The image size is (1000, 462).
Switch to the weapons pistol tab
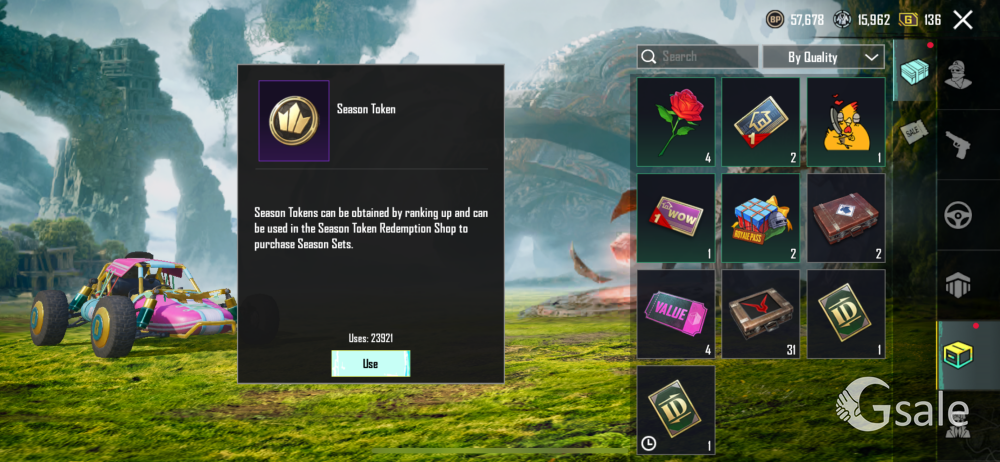pos(960,146)
